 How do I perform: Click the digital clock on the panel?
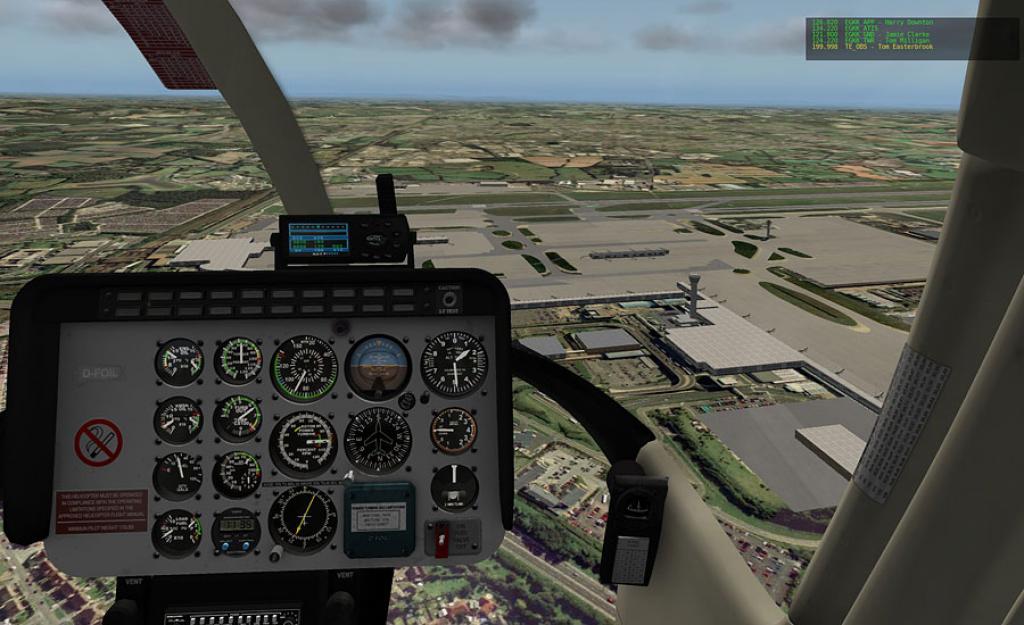tap(236, 525)
